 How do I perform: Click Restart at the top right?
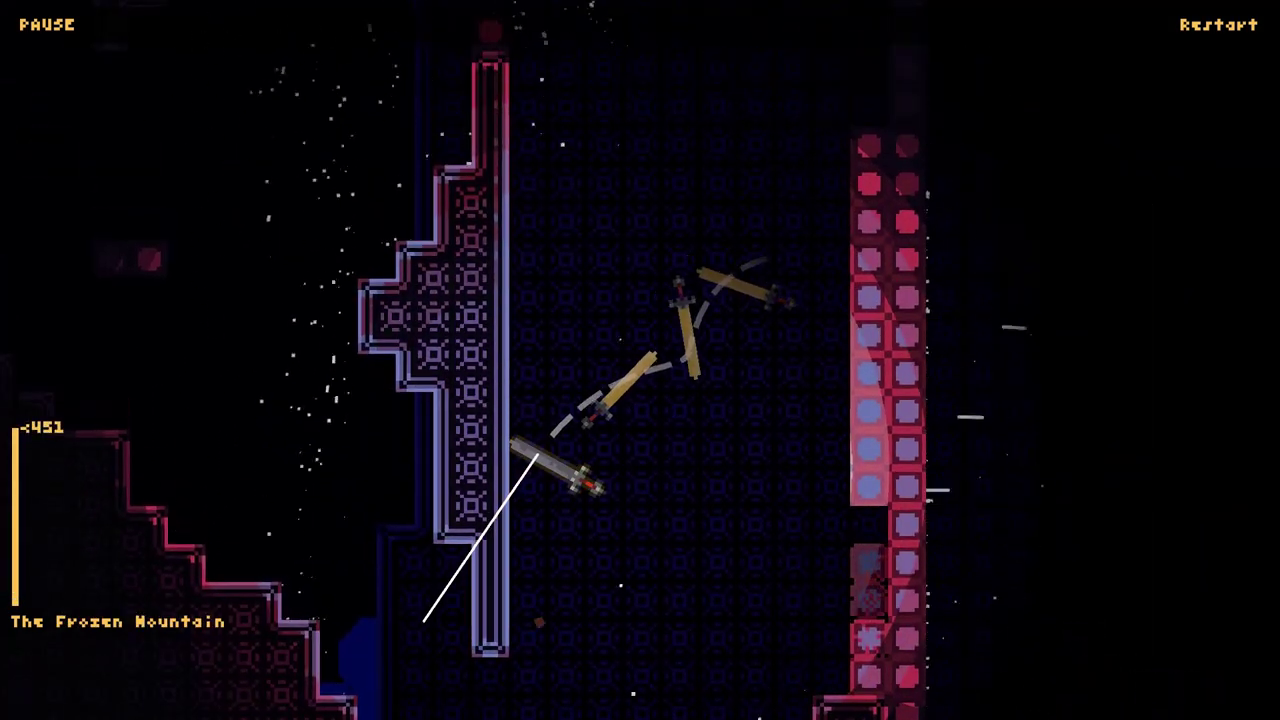[1218, 24]
